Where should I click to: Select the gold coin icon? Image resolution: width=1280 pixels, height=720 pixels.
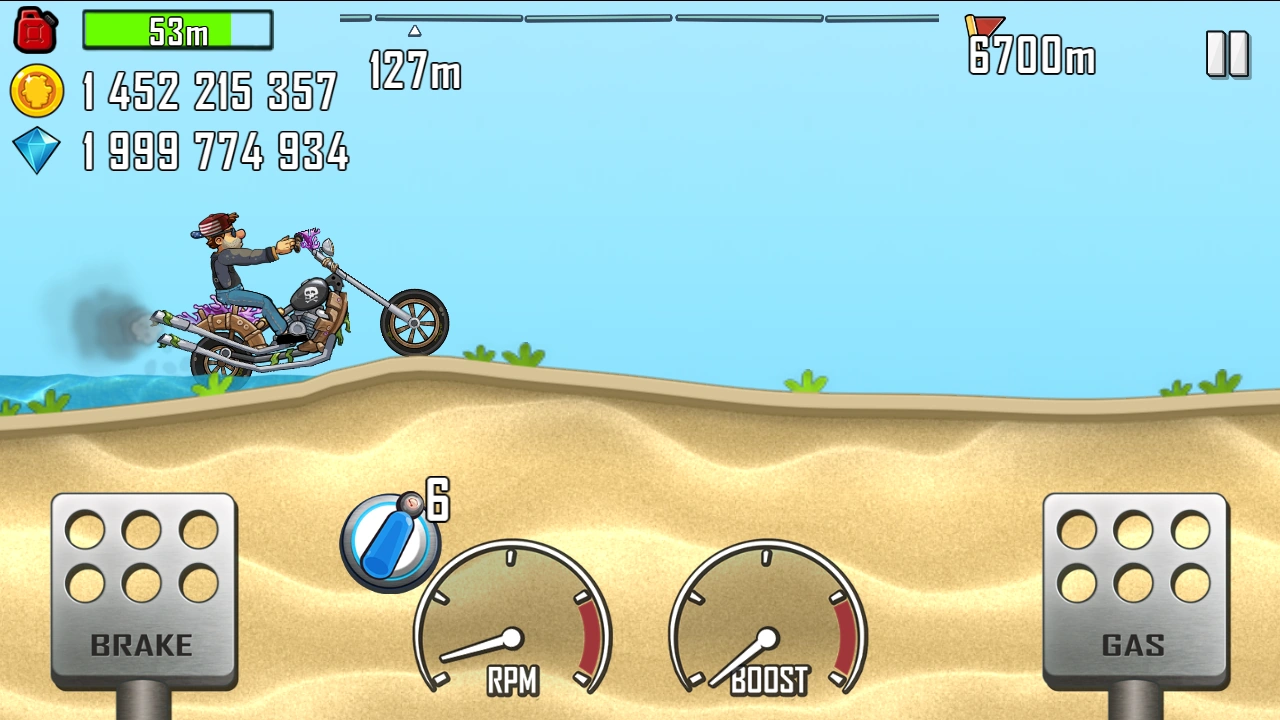[36, 91]
